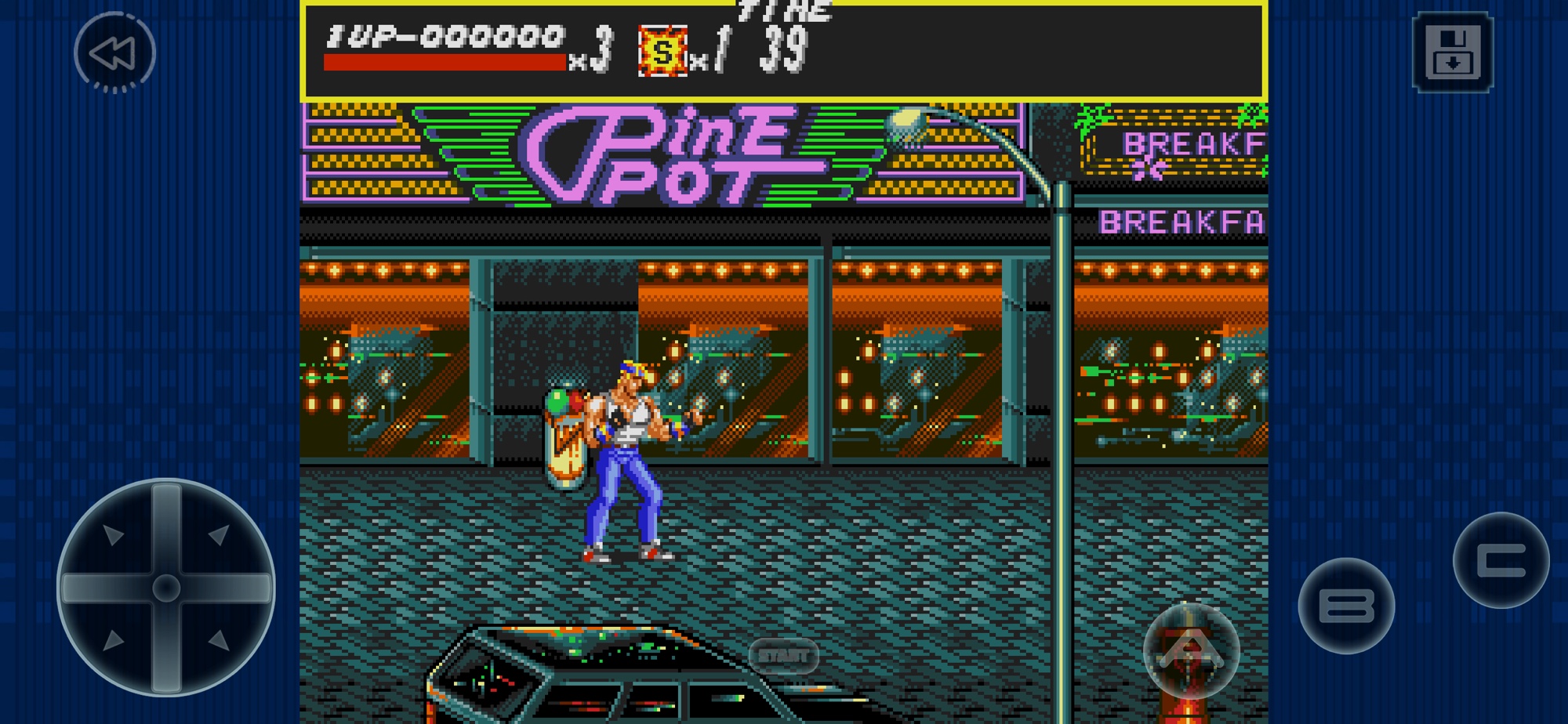Tap the center of the virtual D-pad
Image resolution: width=1568 pixels, height=724 pixels.
tap(166, 588)
